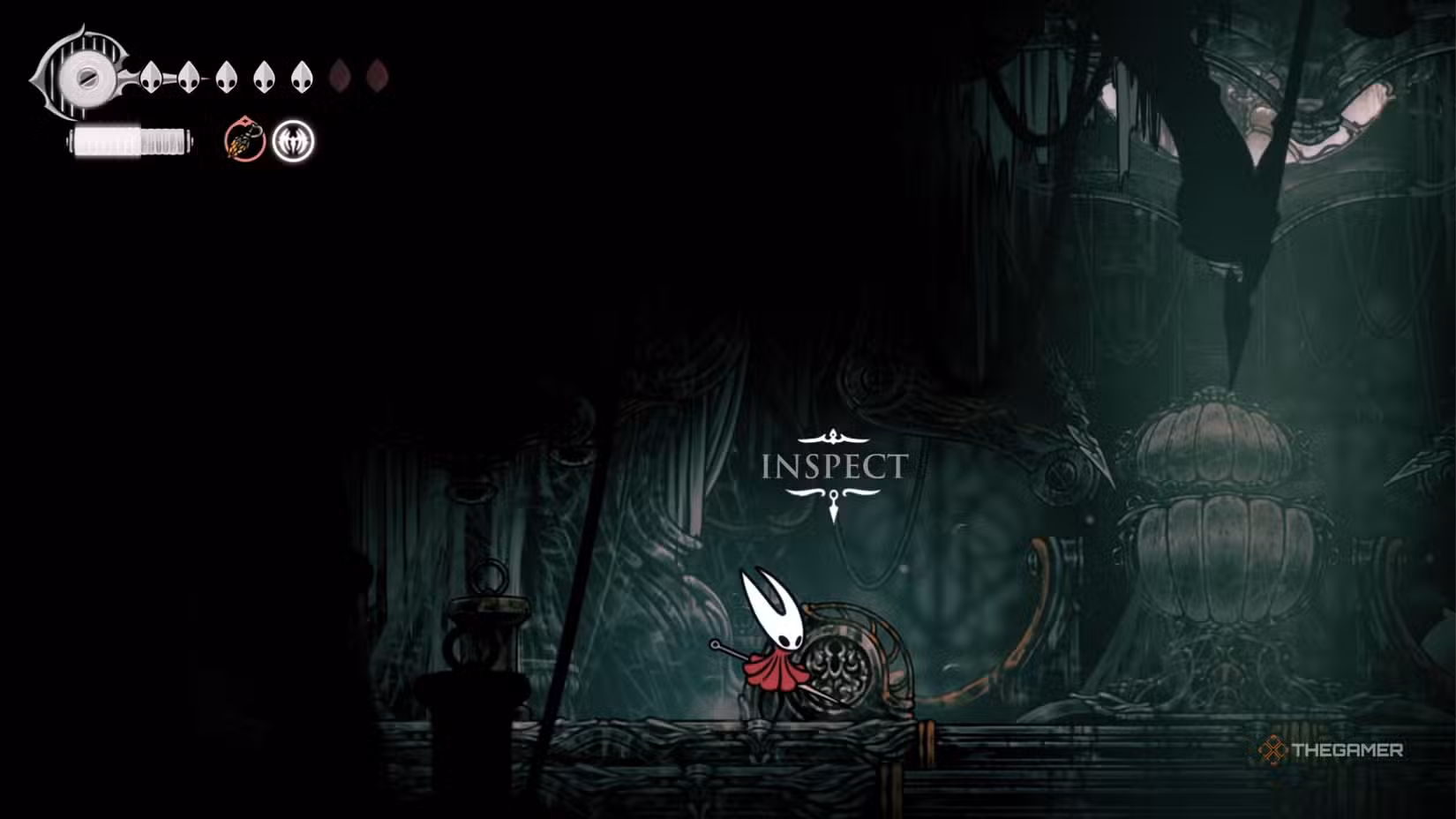
Task: Select the red-ringed hooked tool icon
Action: [x=244, y=141]
